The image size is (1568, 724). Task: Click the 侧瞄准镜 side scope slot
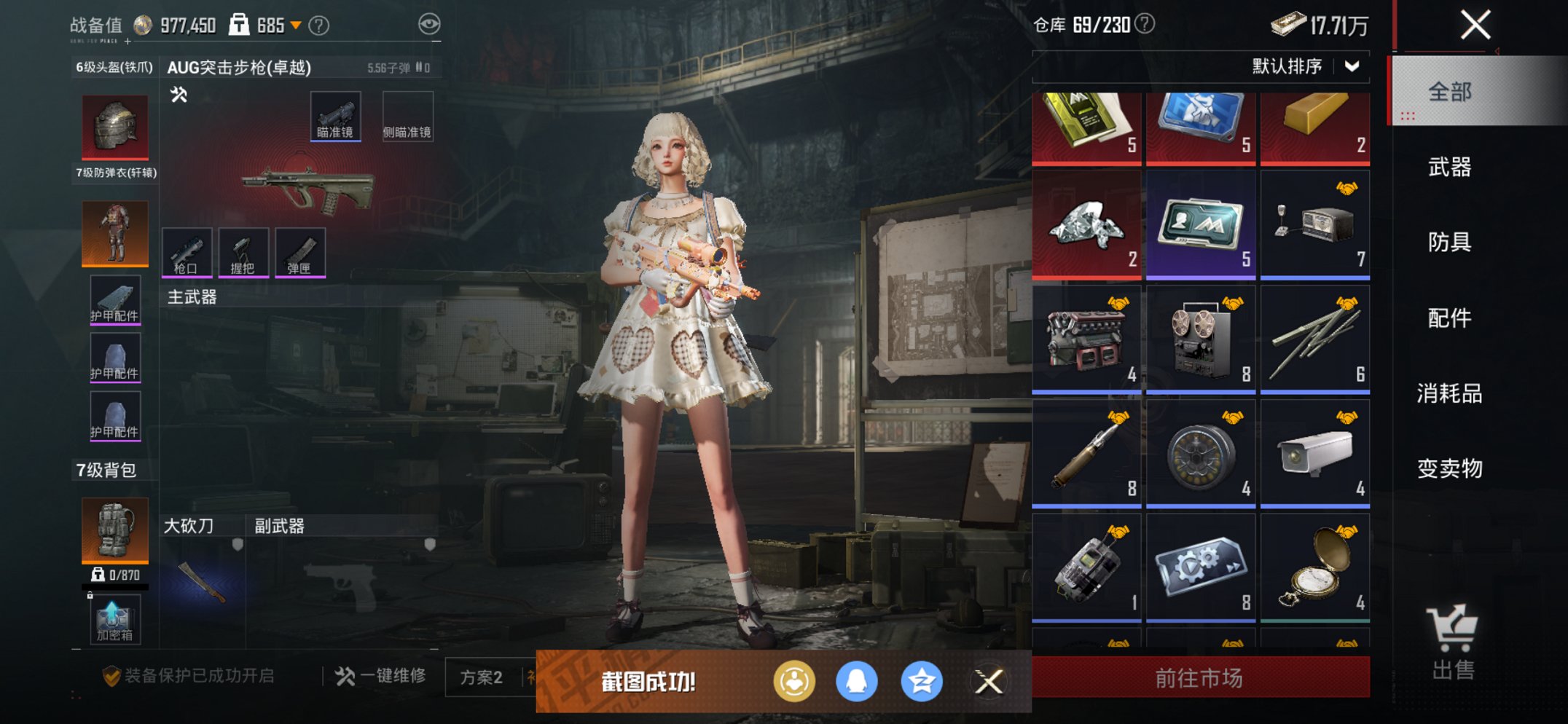(407, 114)
